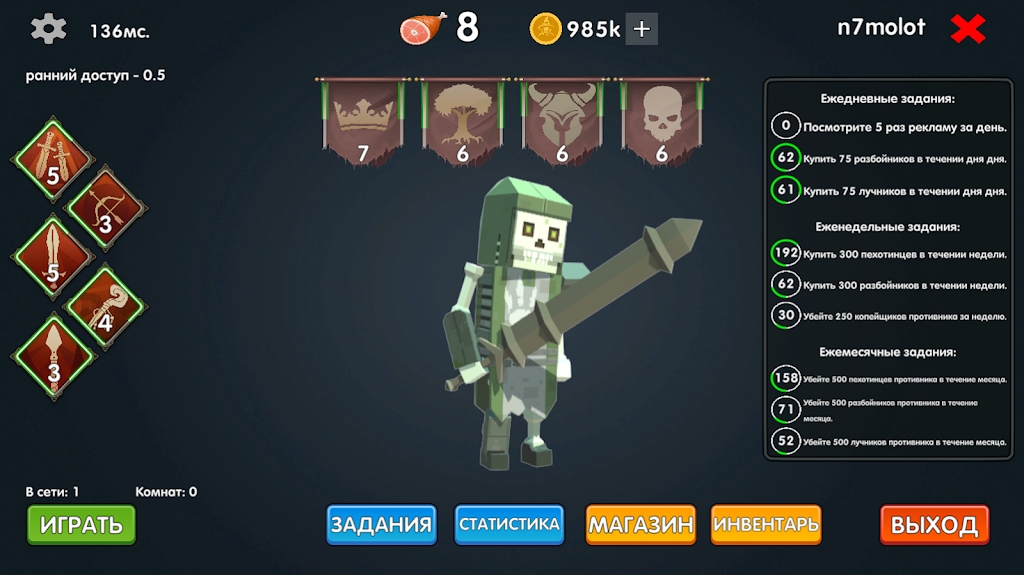Image resolution: width=1024 pixels, height=575 pixels.
Task: Select the spear unit icon
Action: point(53,352)
